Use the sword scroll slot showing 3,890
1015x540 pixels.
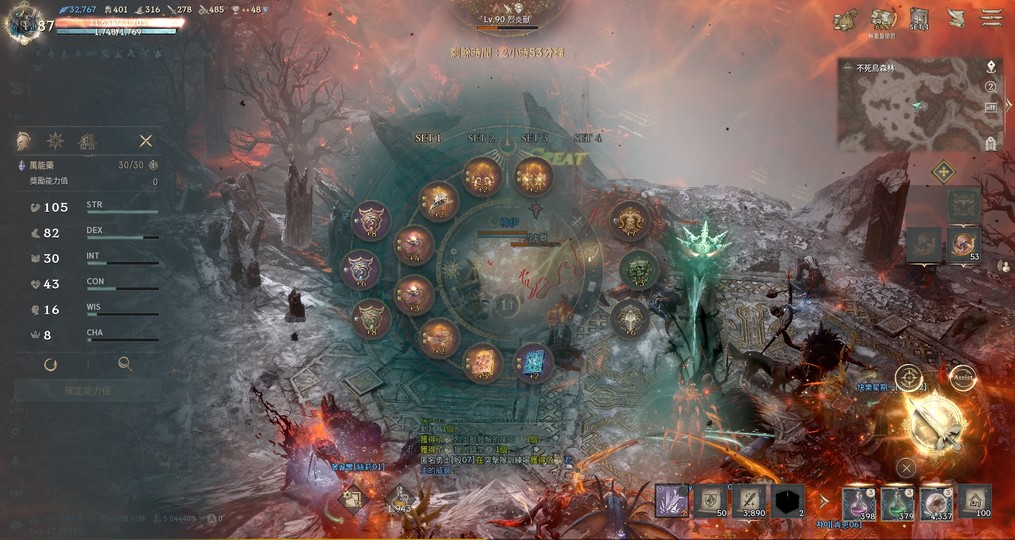[749, 499]
